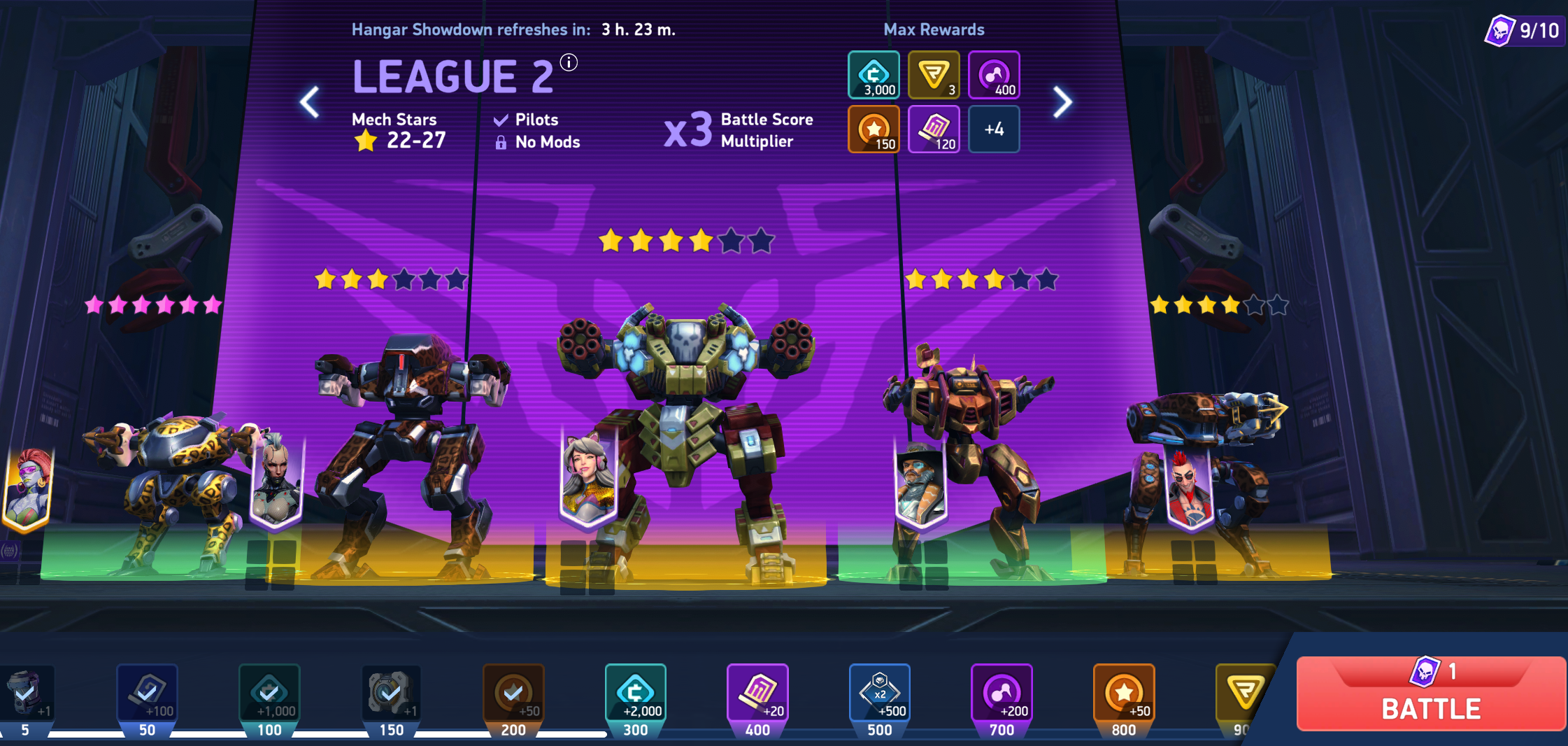
Task: Show the +4 additional max rewards
Action: (x=994, y=129)
